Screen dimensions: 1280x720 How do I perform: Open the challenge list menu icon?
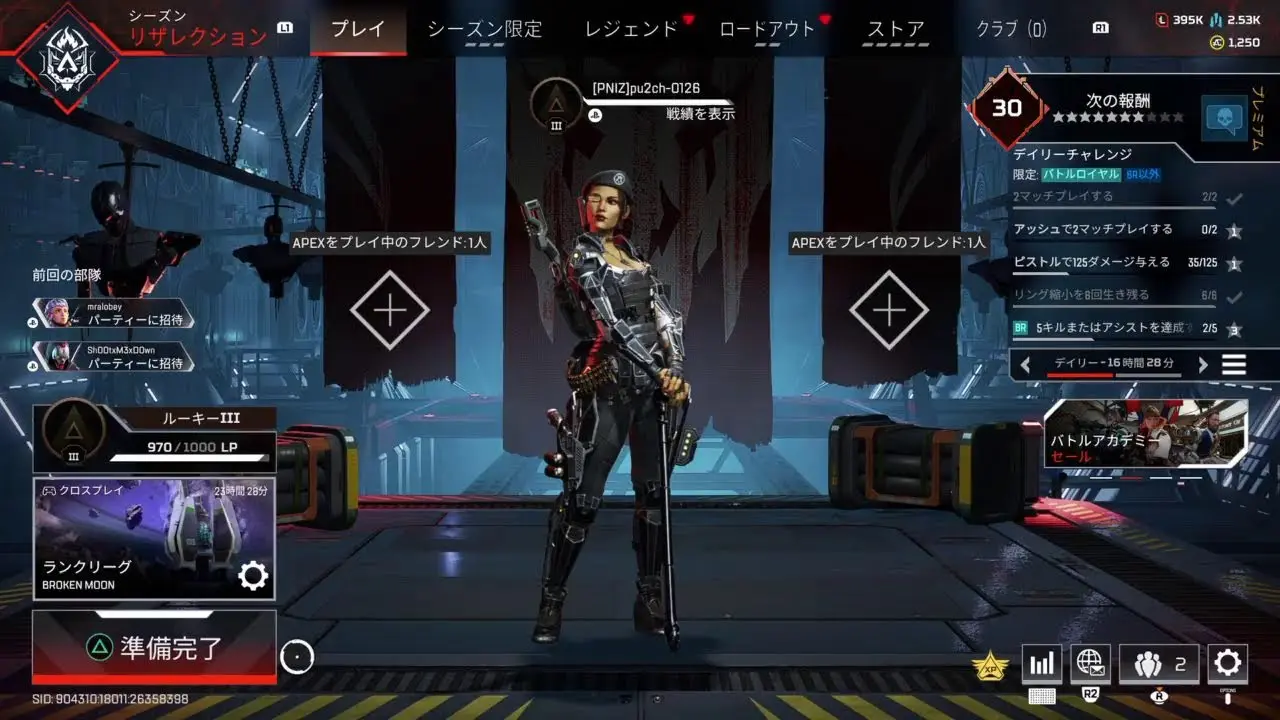tap(1234, 365)
